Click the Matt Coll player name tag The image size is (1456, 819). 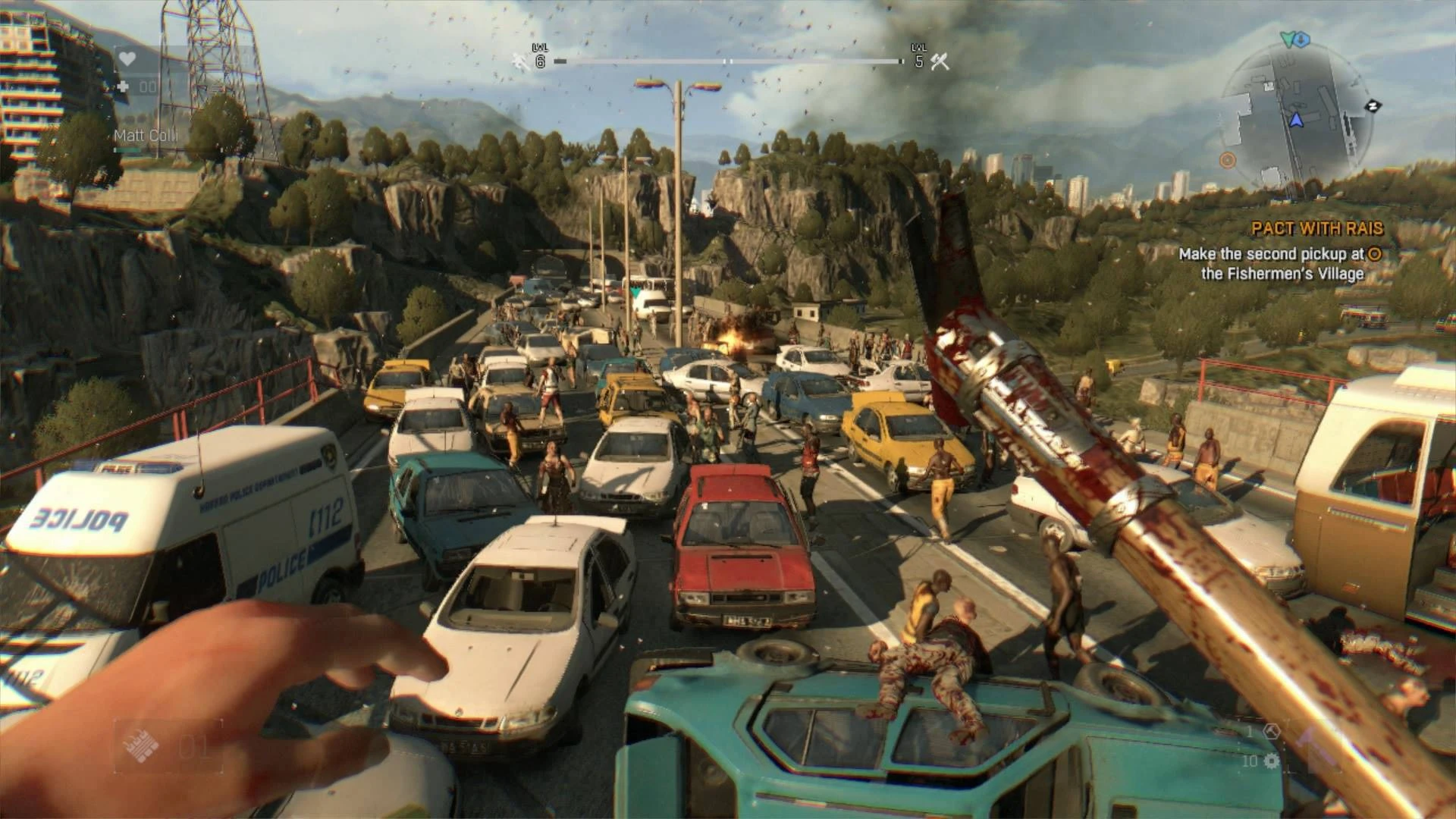(145, 136)
